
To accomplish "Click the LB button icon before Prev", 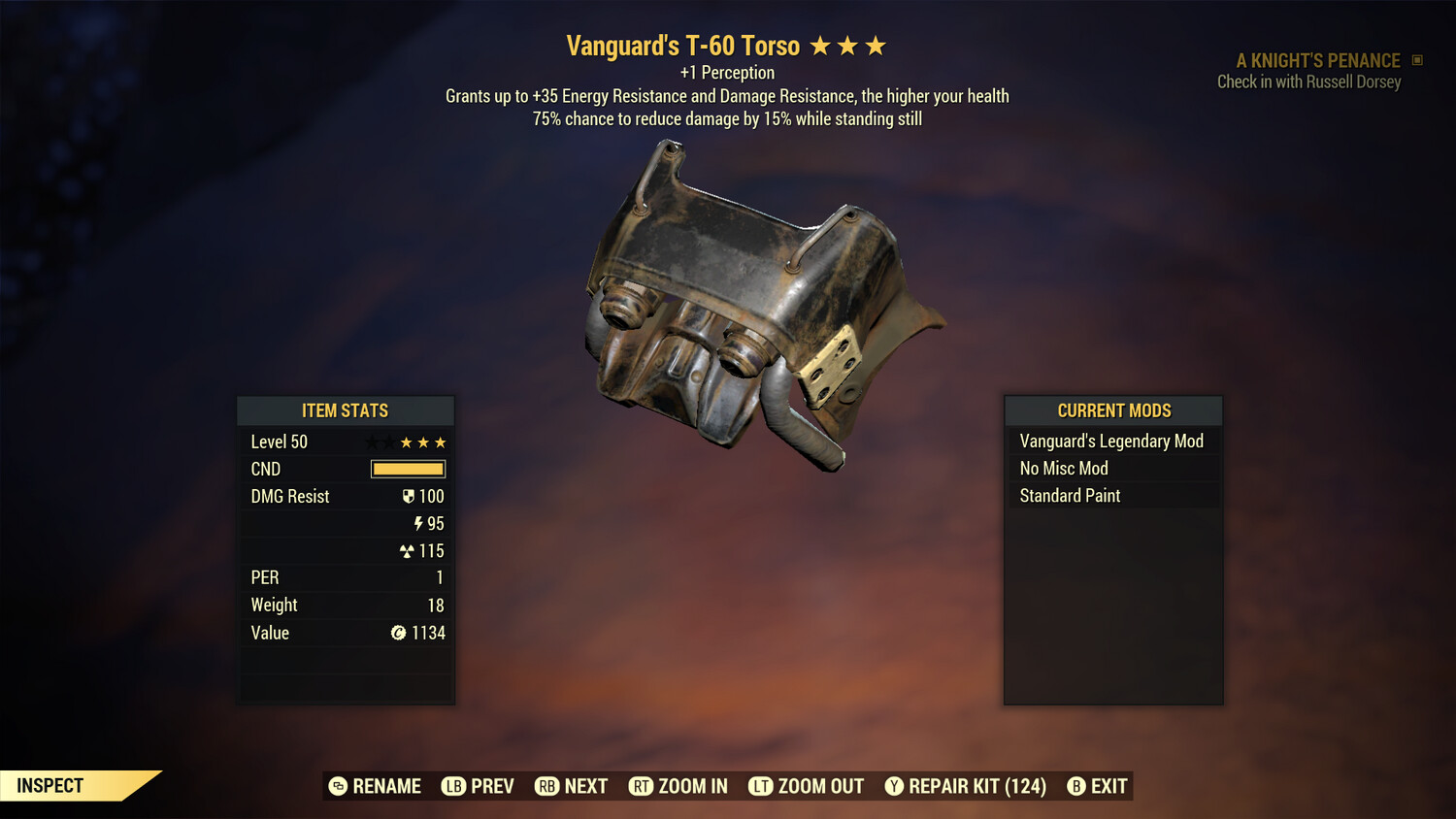I will [452, 786].
